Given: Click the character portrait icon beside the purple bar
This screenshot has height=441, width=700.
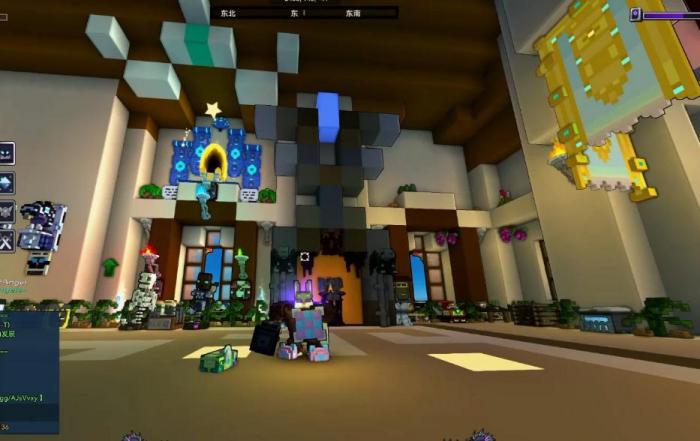Looking at the screenshot, I should coord(635,14).
